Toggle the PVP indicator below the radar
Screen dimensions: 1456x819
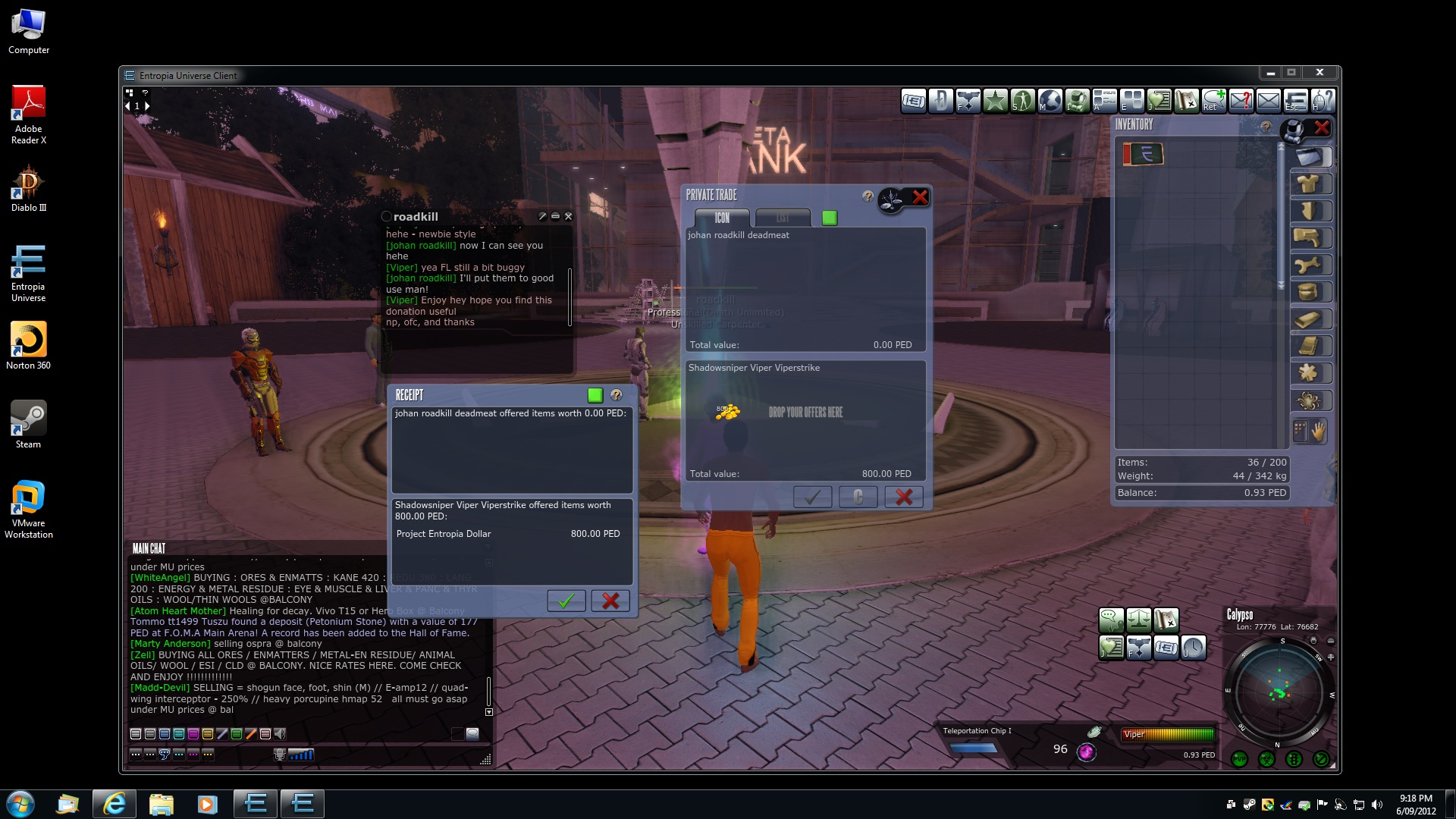[x=1240, y=758]
